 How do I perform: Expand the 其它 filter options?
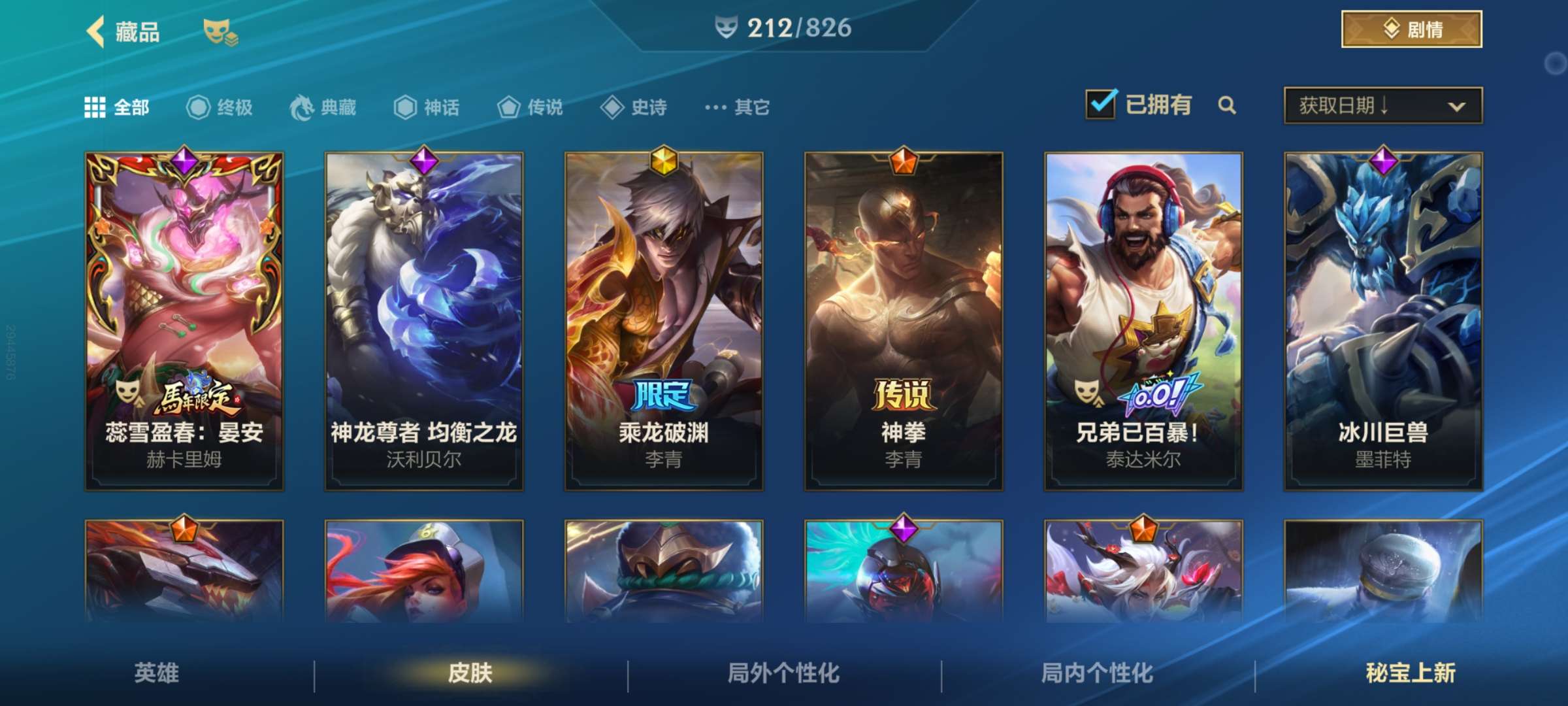[730, 108]
